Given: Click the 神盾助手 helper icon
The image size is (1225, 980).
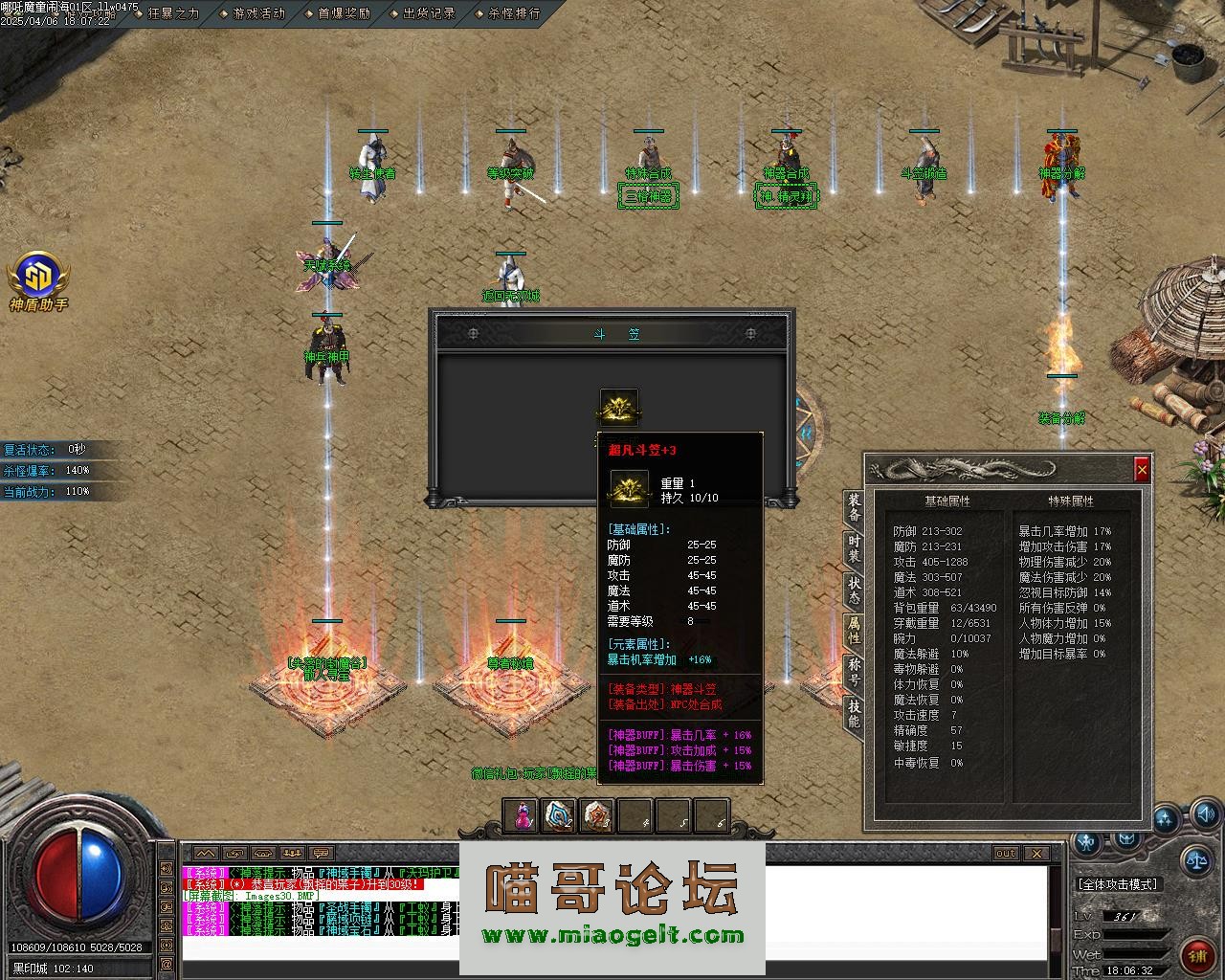Looking at the screenshot, I should click(38, 277).
